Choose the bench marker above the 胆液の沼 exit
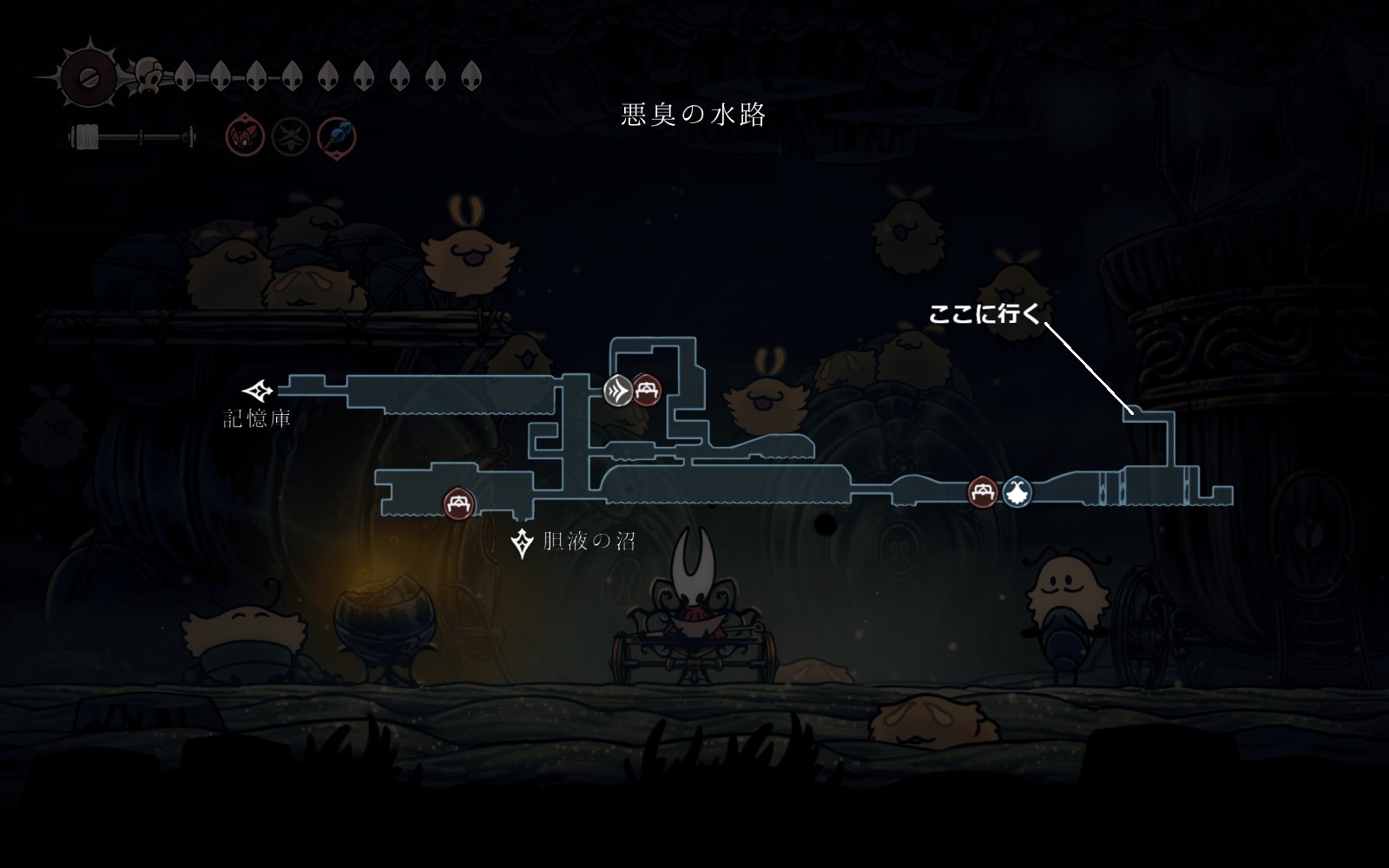This screenshot has width=1389, height=868. point(459,503)
